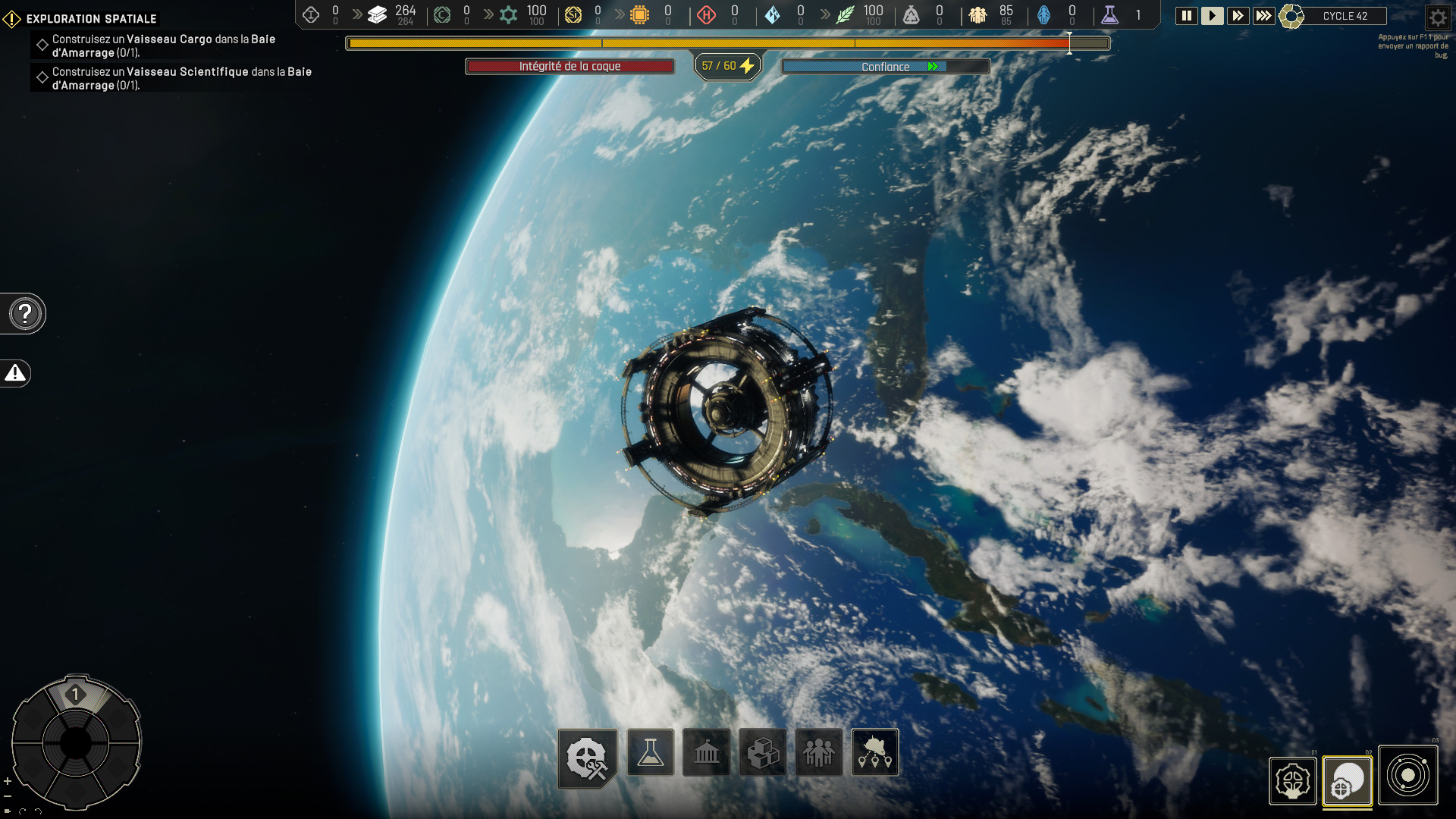
Task: Switch to station interior view
Action: tap(1292, 781)
